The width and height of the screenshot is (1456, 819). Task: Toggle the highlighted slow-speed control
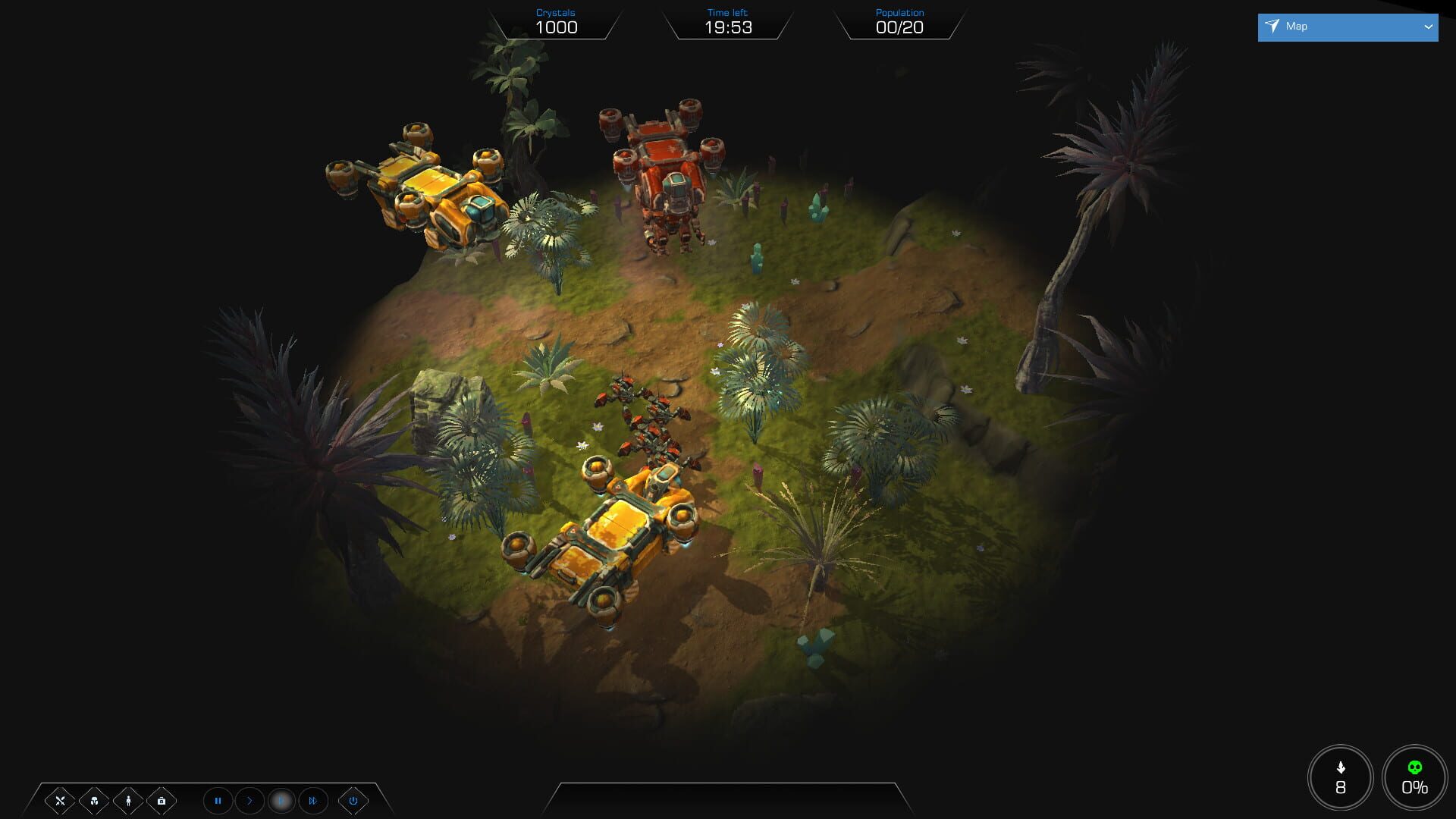click(x=281, y=801)
